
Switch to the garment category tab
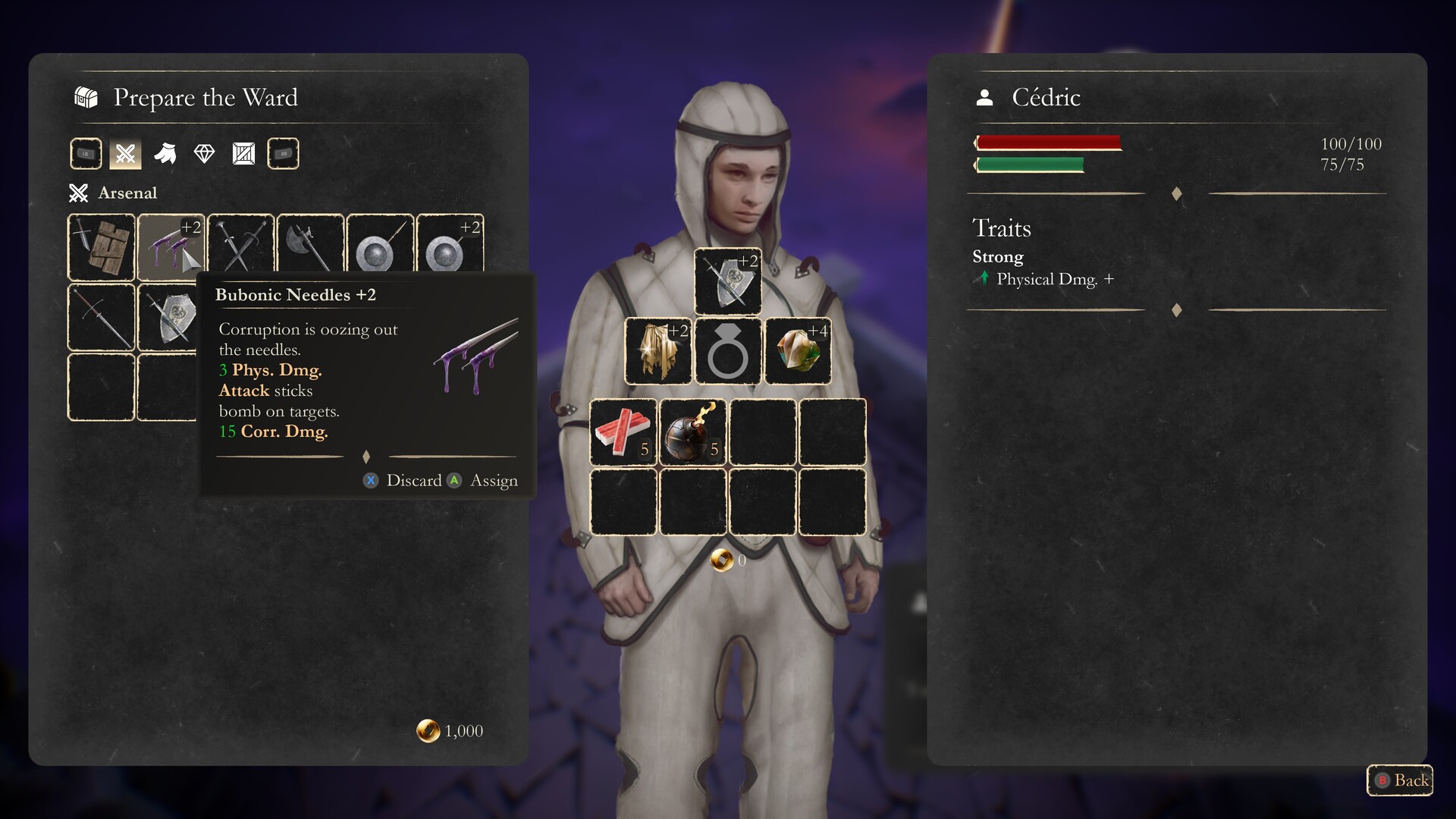(165, 154)
